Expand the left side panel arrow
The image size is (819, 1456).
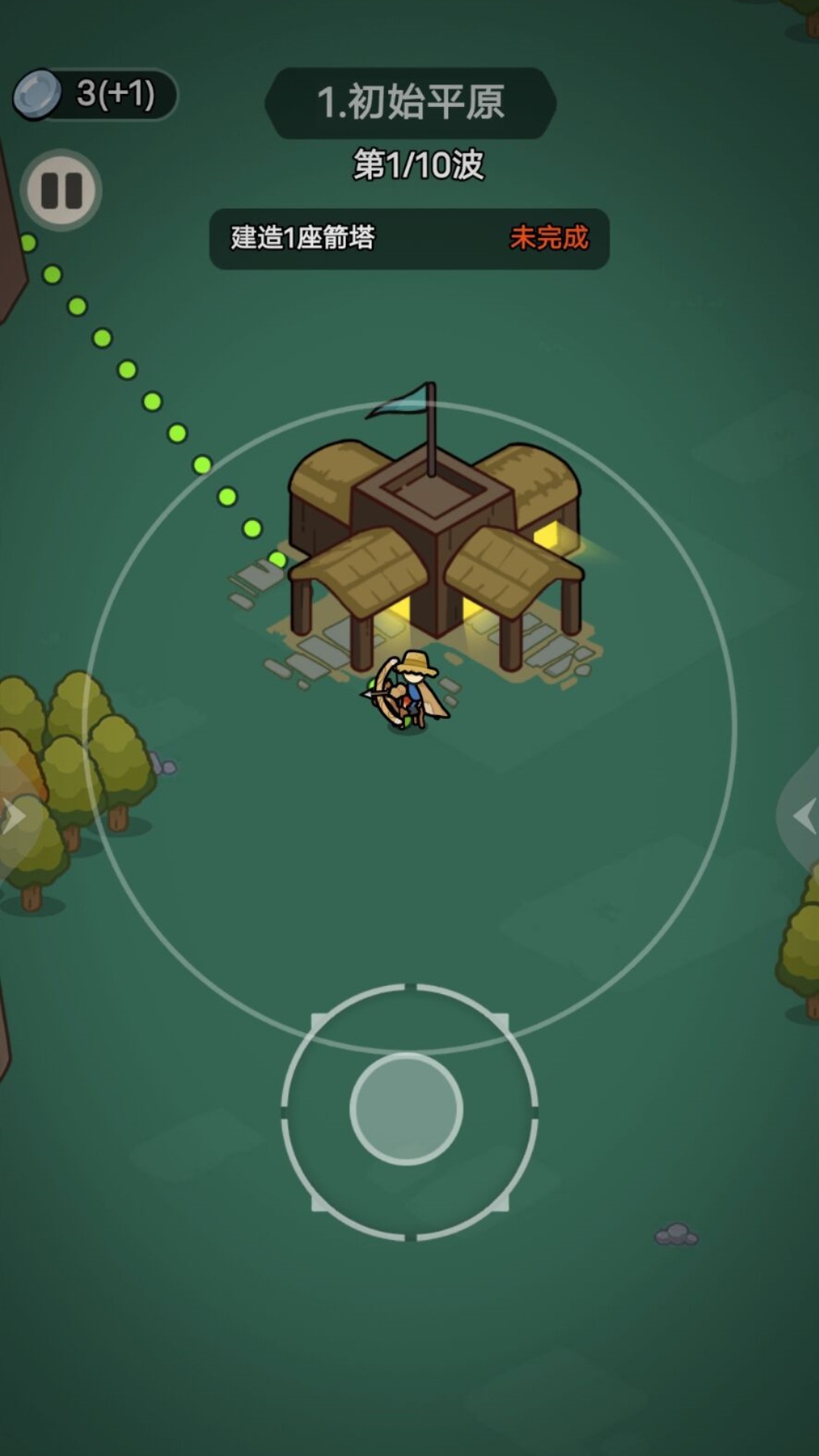[14, 817]
